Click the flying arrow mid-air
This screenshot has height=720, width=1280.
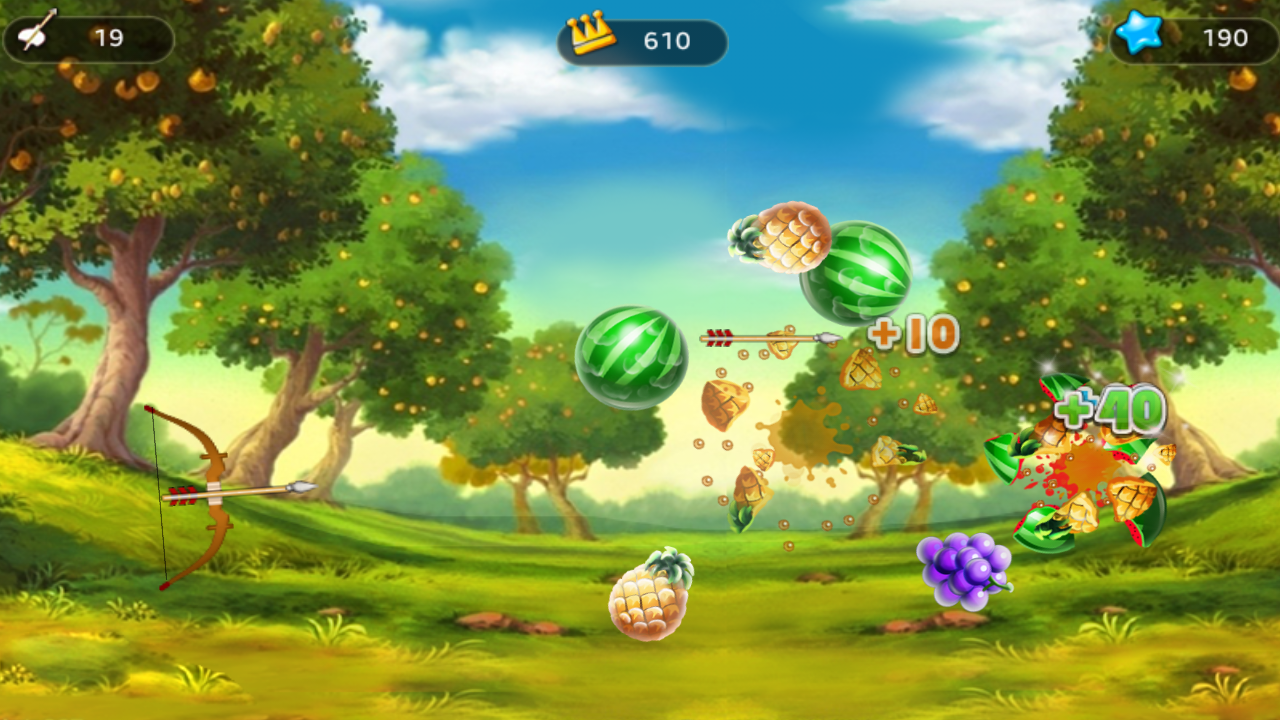(770, 335)
